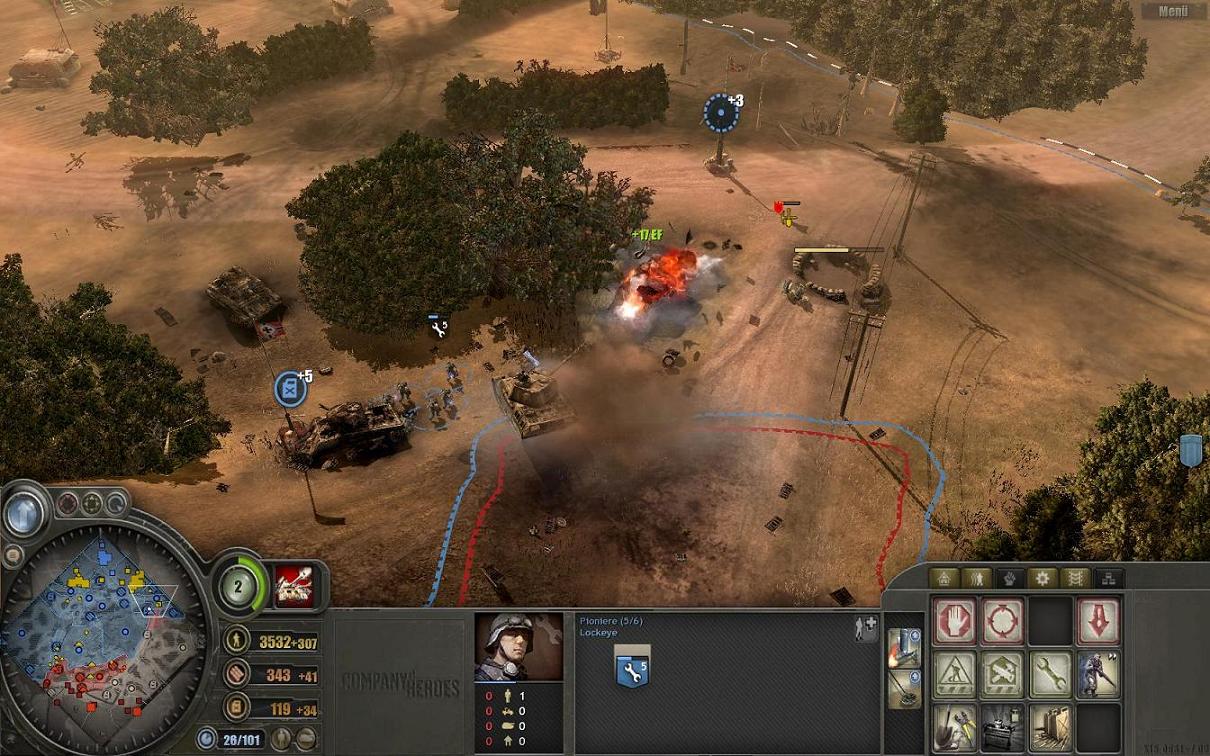Open the worker warning-sign build menu
1210x756 pixels.
click(x=954, y=675)
